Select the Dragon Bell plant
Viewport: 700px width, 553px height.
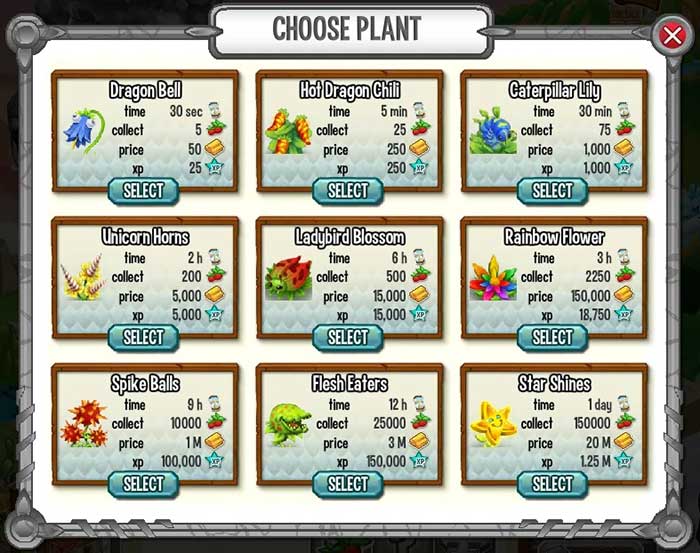[x=143, y=190]
